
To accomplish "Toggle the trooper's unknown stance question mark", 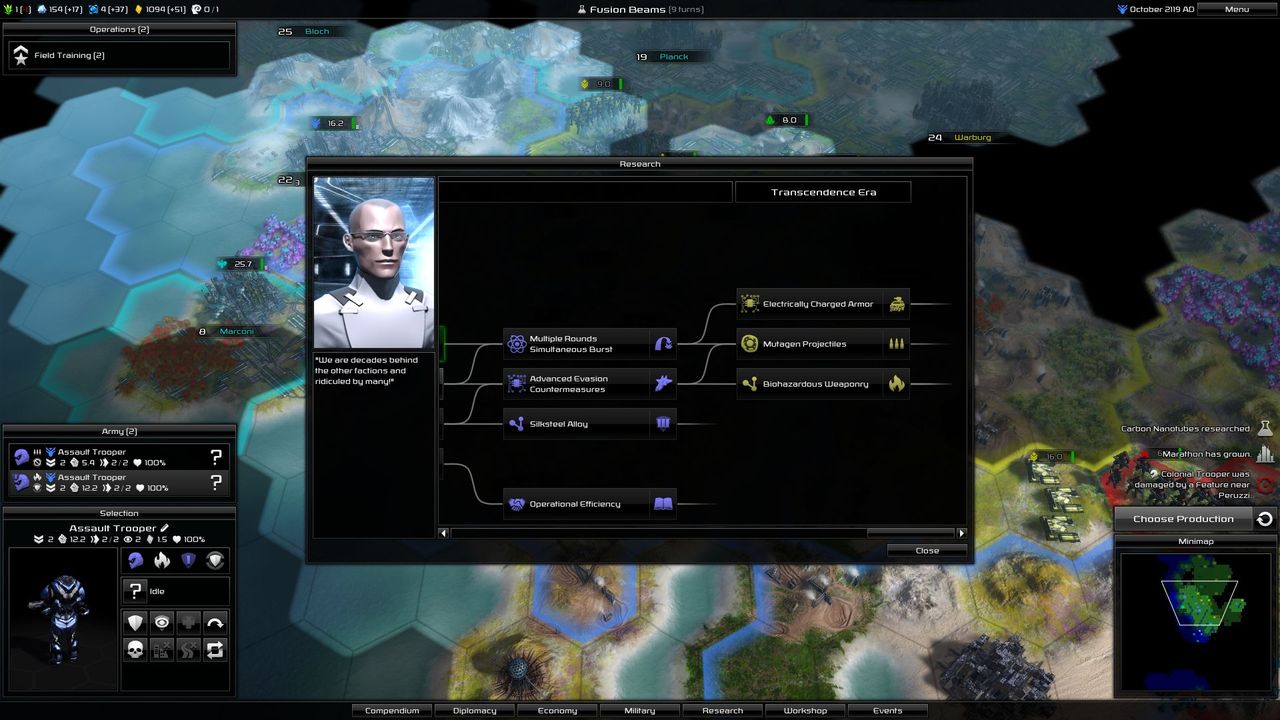I will click(134, 591).
